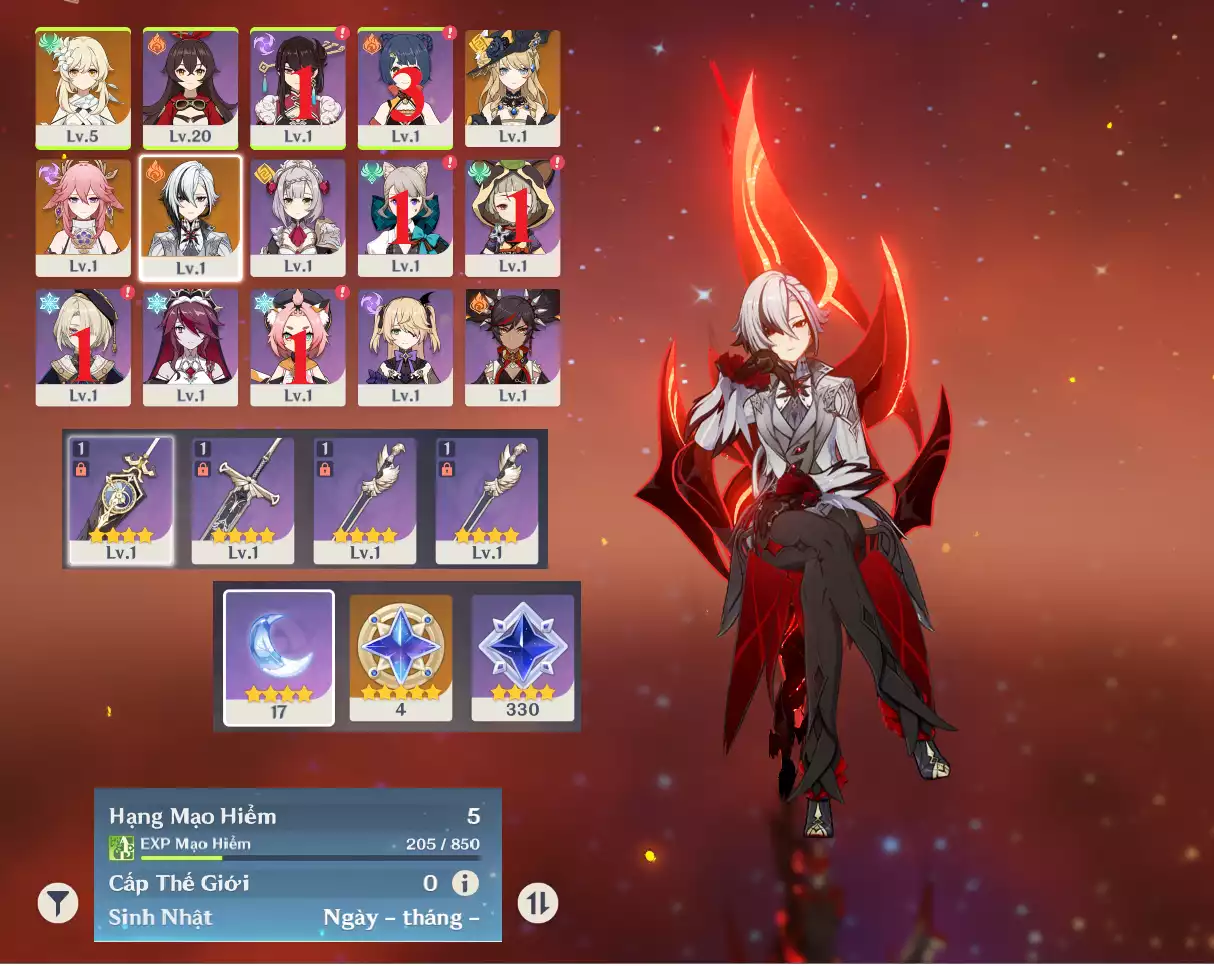Choose the Xinyan character card

(512, 346)
